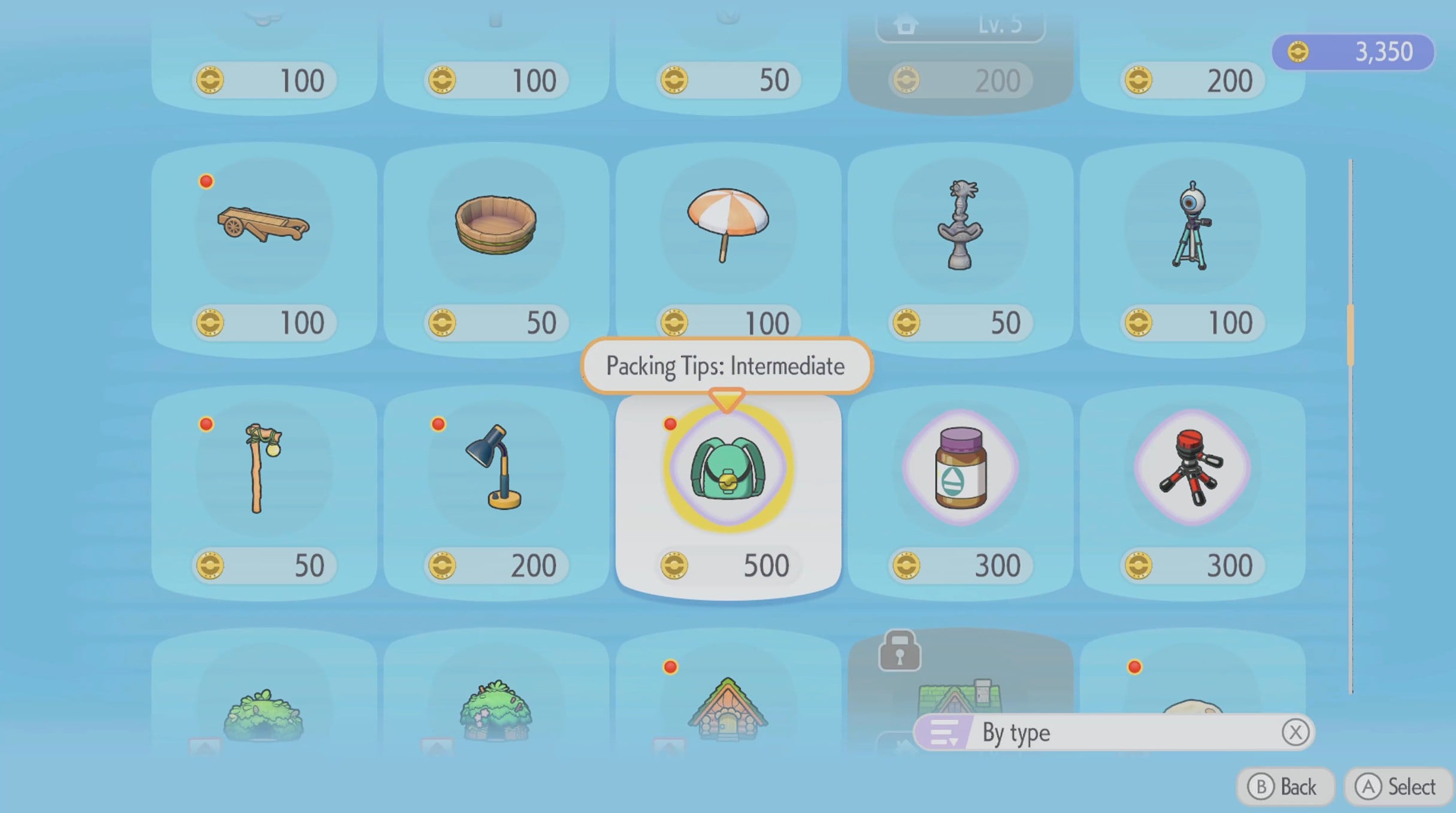Select the wooden cart item

click(x=264, y=226)
